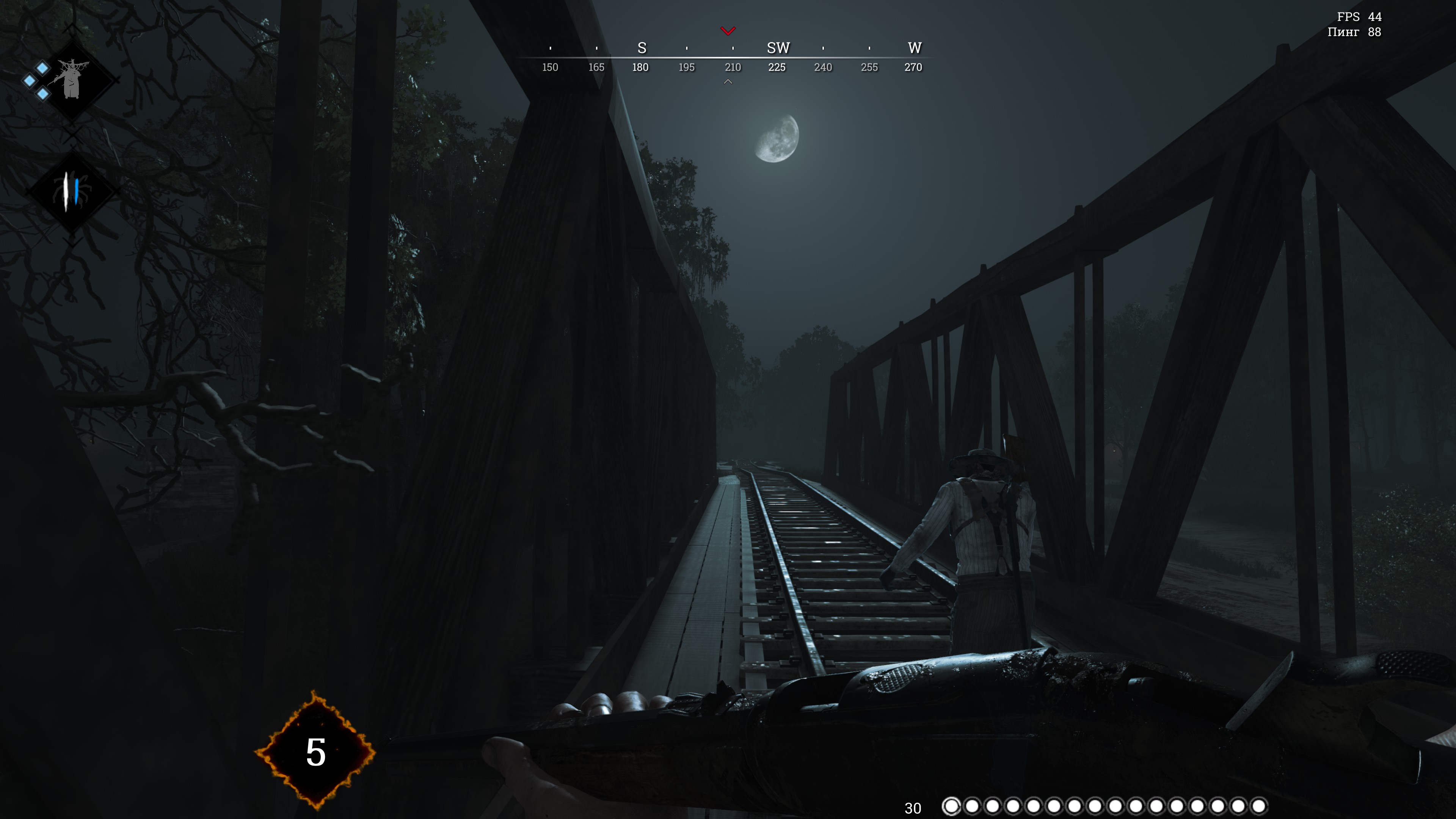Click the red chevron marker above the compass
Viewport: 1456px width, 819px height.
coord(728,30)
